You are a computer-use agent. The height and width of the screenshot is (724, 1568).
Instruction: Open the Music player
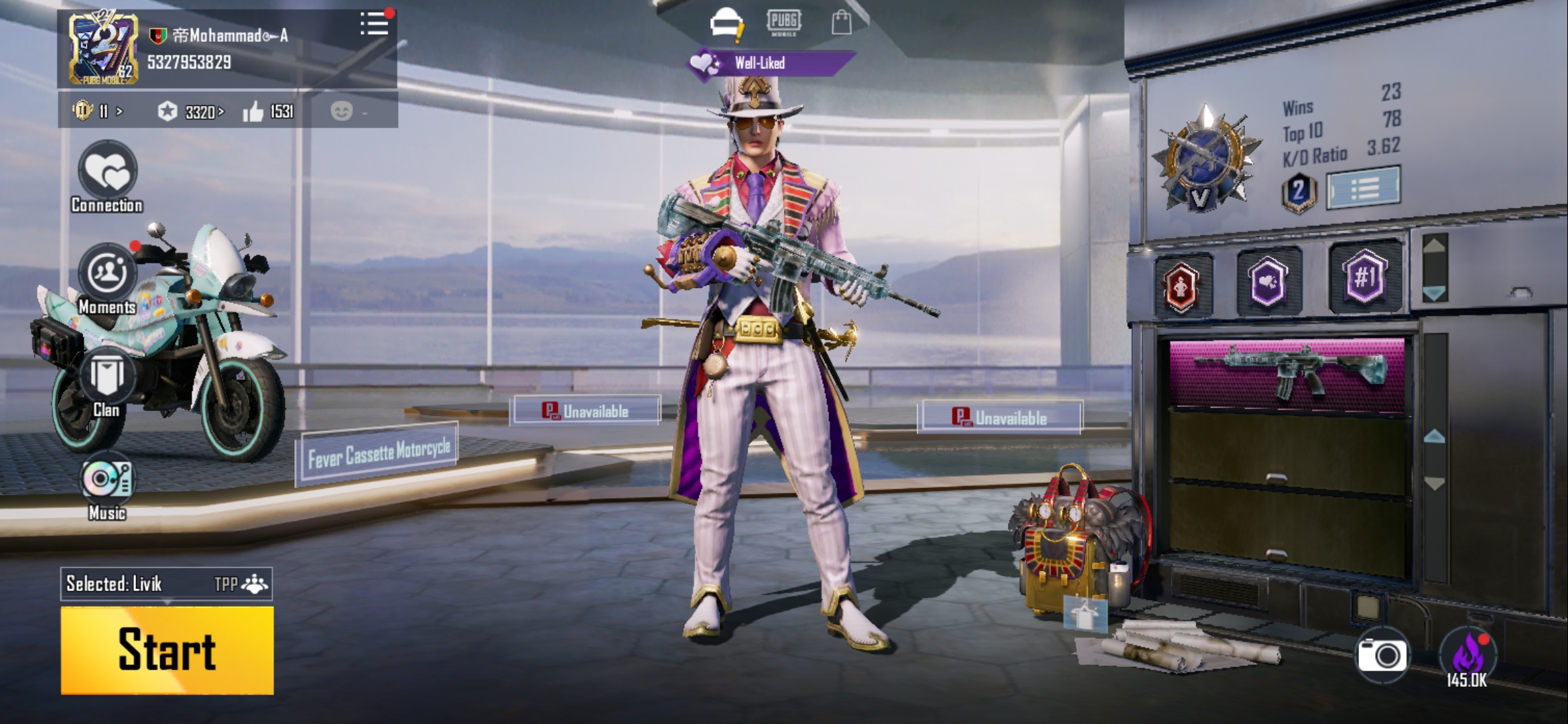pyautogui.click(x=107, y=485)
